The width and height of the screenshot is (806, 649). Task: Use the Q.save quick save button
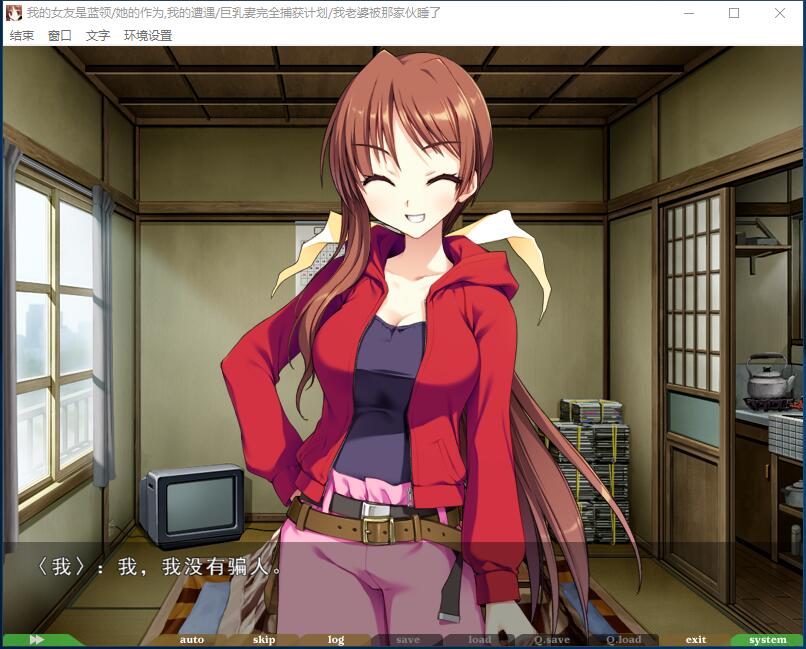pyautogui.click(x=552, y=640)
